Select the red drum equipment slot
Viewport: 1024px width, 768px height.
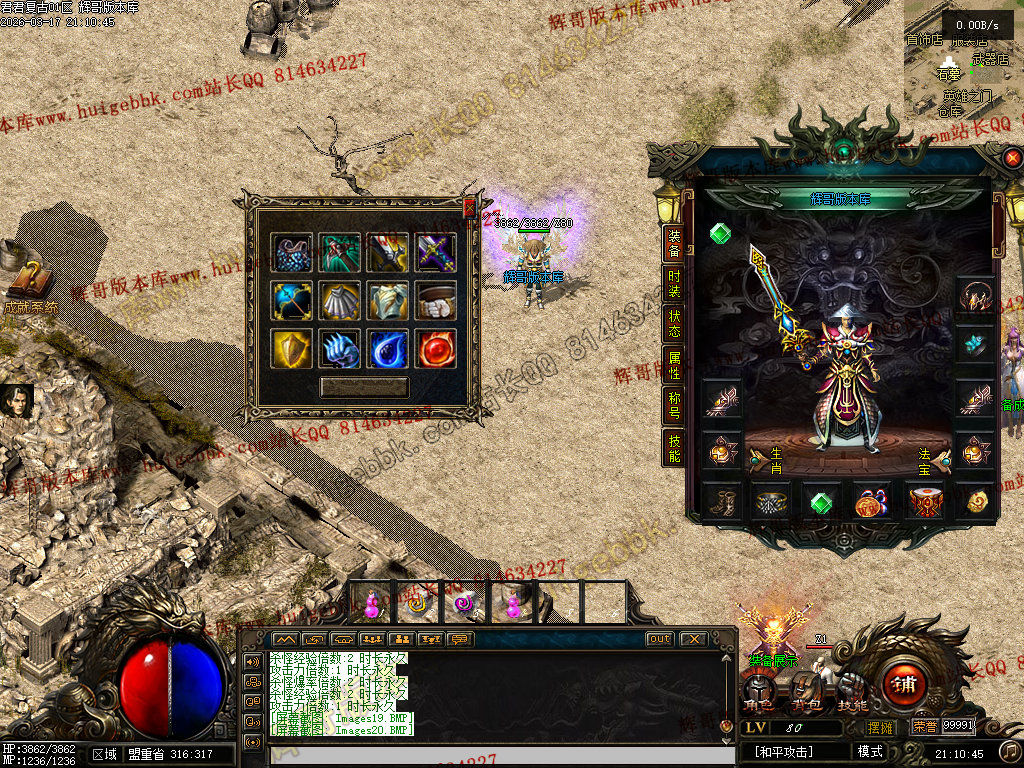pos(925,502)
